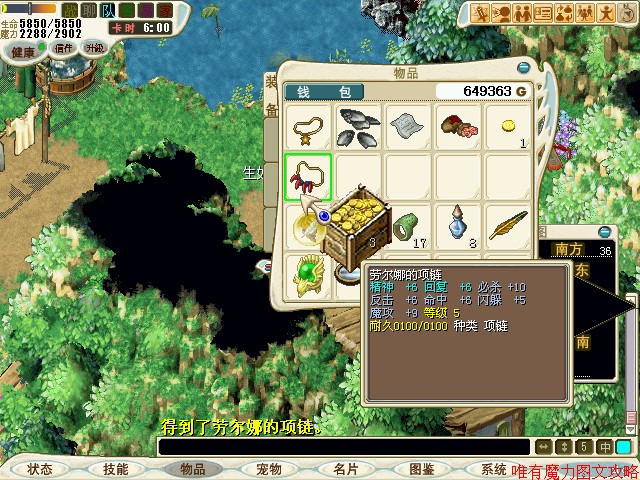This screenshot has width=640, height=480.
Task: Select the grey ore stones slot
Action: [359, 128]
